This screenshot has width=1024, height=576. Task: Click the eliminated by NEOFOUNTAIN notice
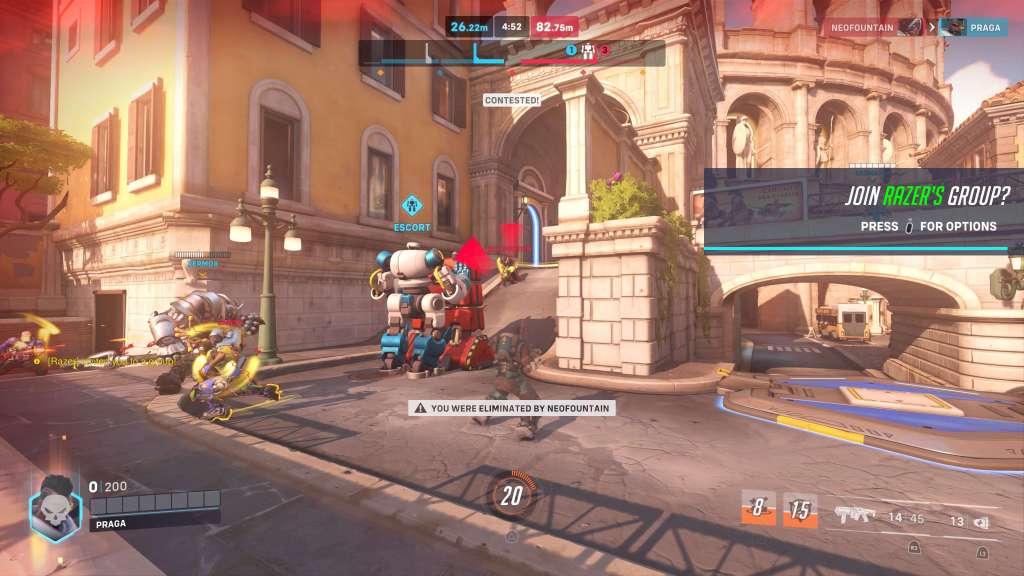coord(512,408)
